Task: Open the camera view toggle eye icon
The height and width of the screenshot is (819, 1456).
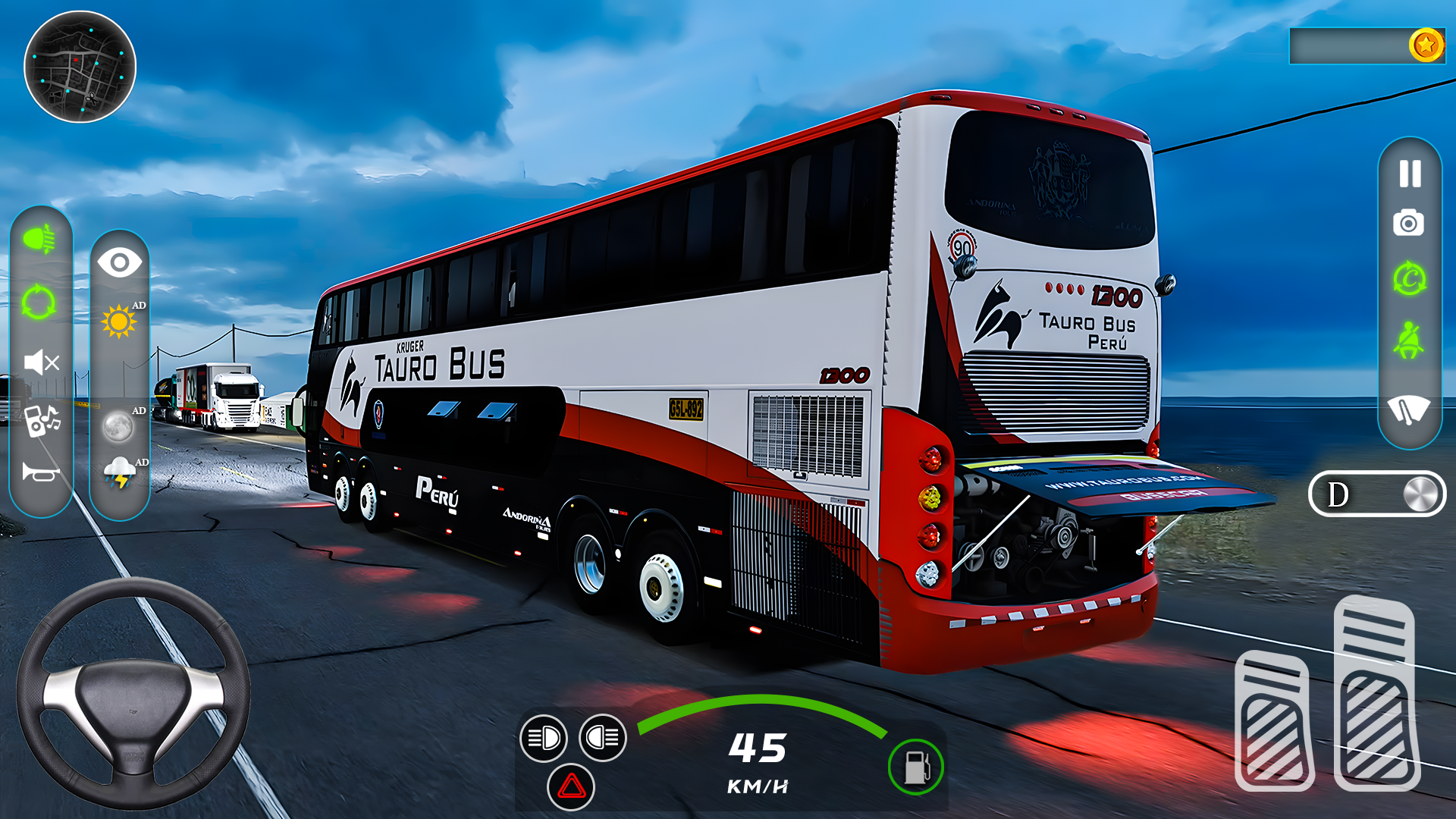Action: coord(119,262)
